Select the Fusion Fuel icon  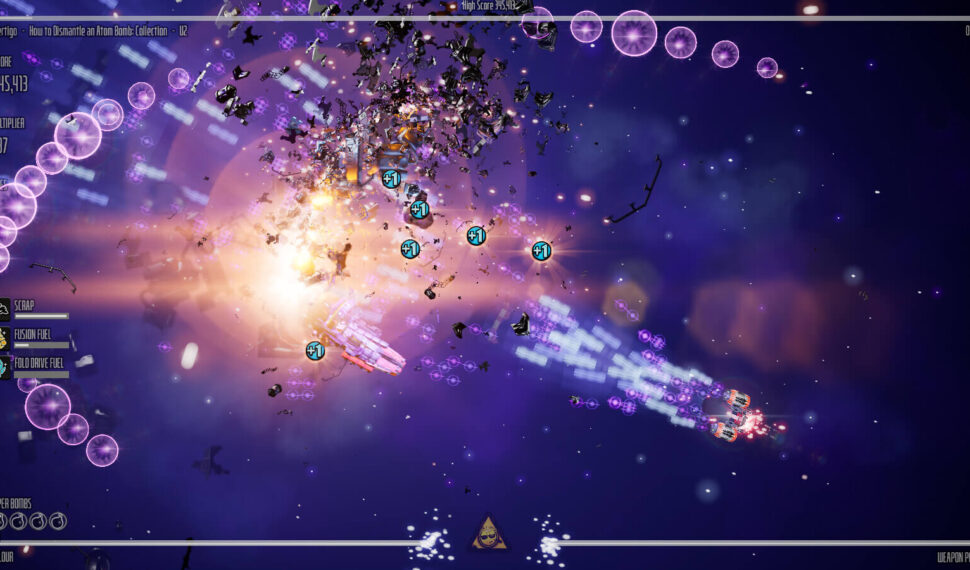coord(4,338)
